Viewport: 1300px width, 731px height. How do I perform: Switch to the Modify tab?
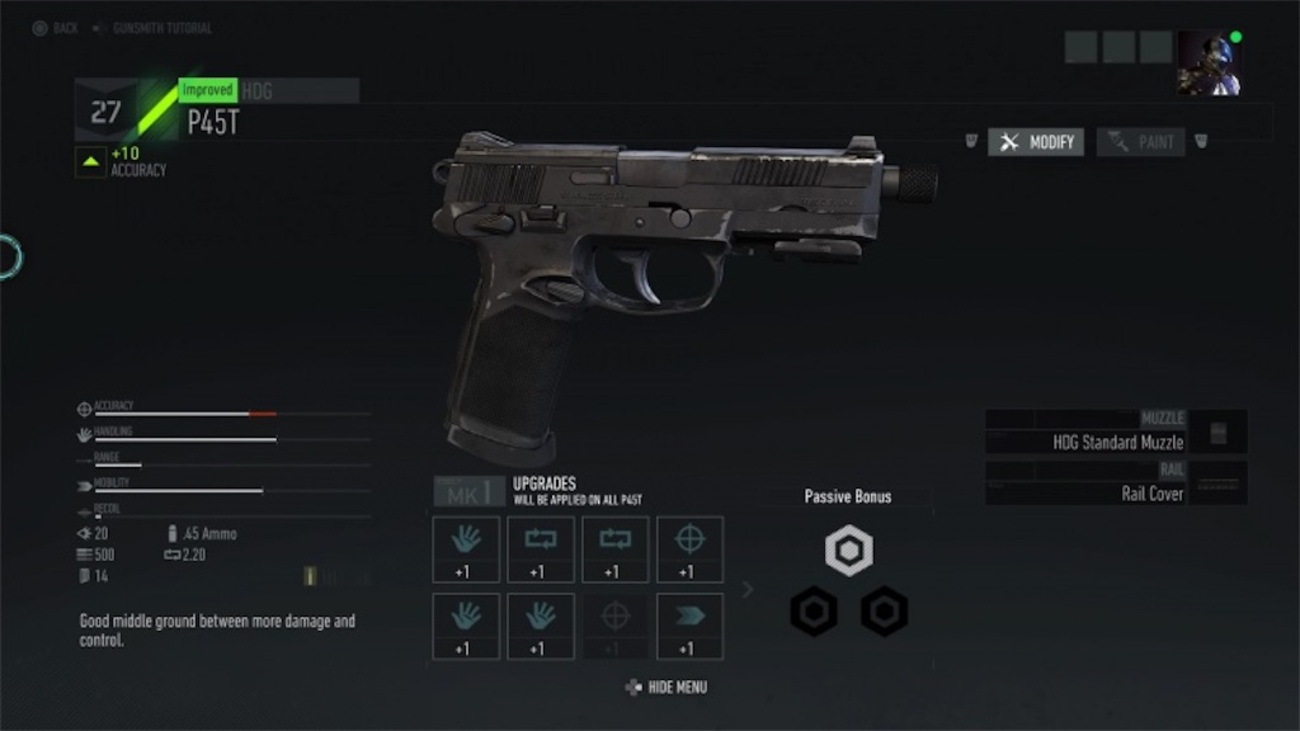coord(1035,142)
